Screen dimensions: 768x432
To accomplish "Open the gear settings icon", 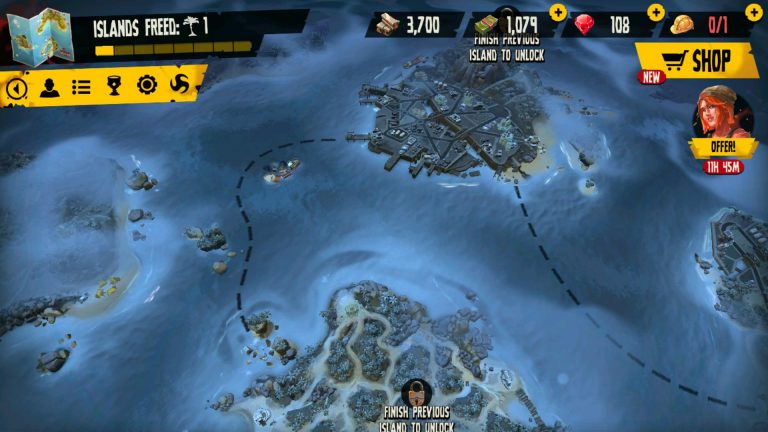I will [147, 86].
